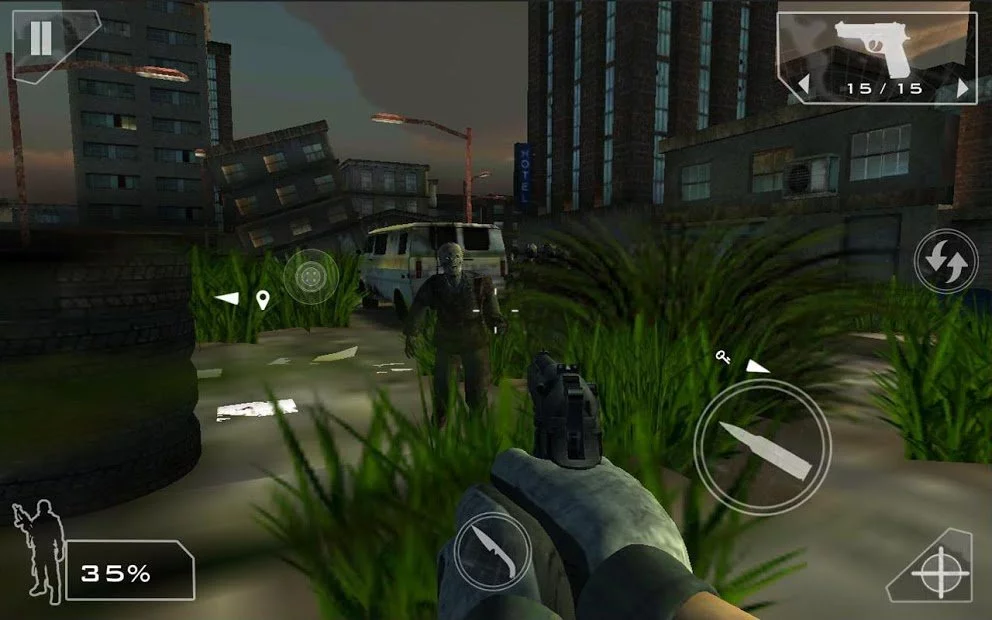This screenshot has height=620, width=992.
Task: Toggle aim with the crosshair button
Action: (938, 574)
